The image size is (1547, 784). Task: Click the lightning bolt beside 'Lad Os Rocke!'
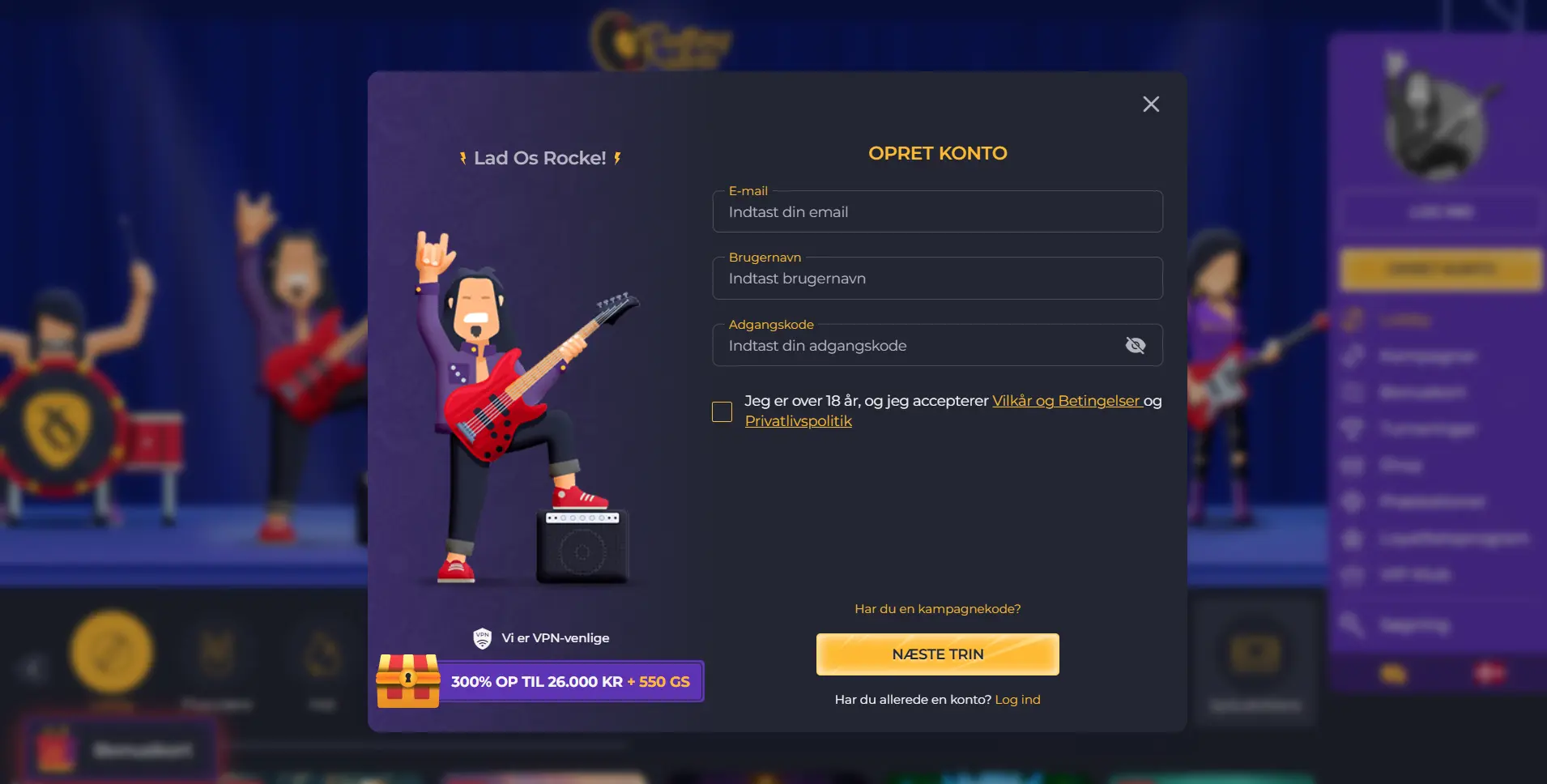tap(463, 157)
